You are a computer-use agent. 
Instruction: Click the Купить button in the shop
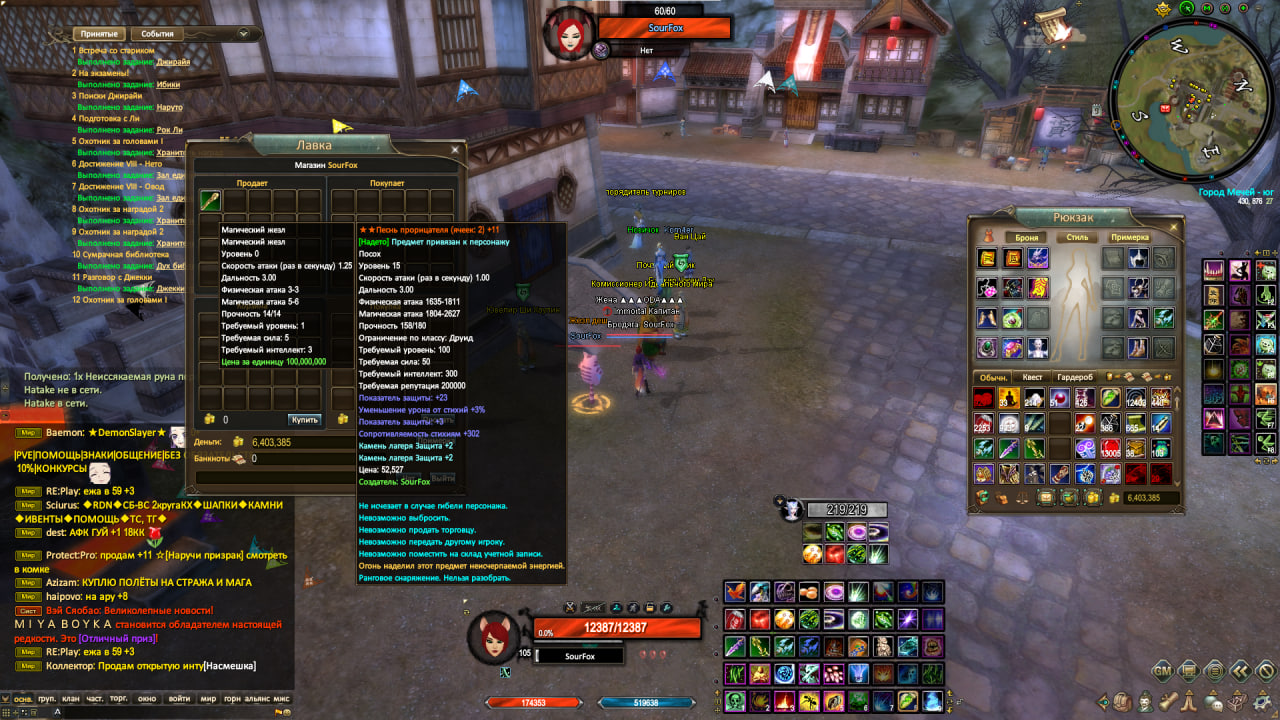click(x=304, y=420)
